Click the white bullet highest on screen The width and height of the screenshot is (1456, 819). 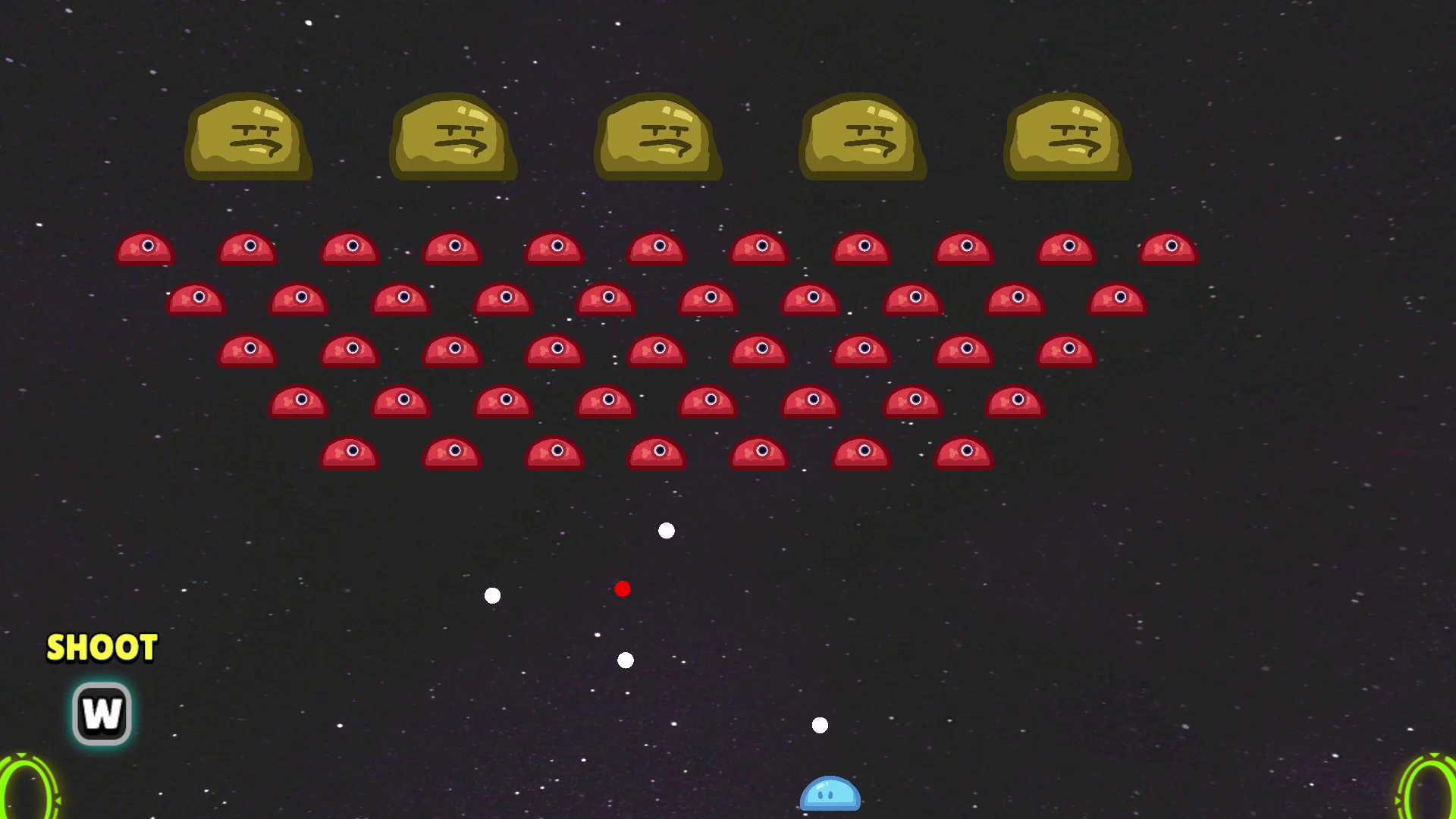[x=666, y=531]
